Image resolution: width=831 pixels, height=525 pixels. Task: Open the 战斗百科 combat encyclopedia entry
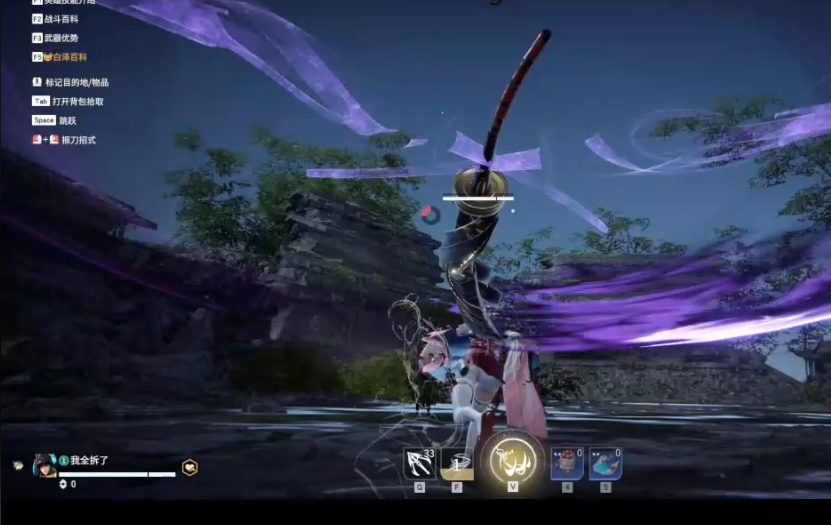click(x=61, y=19)
